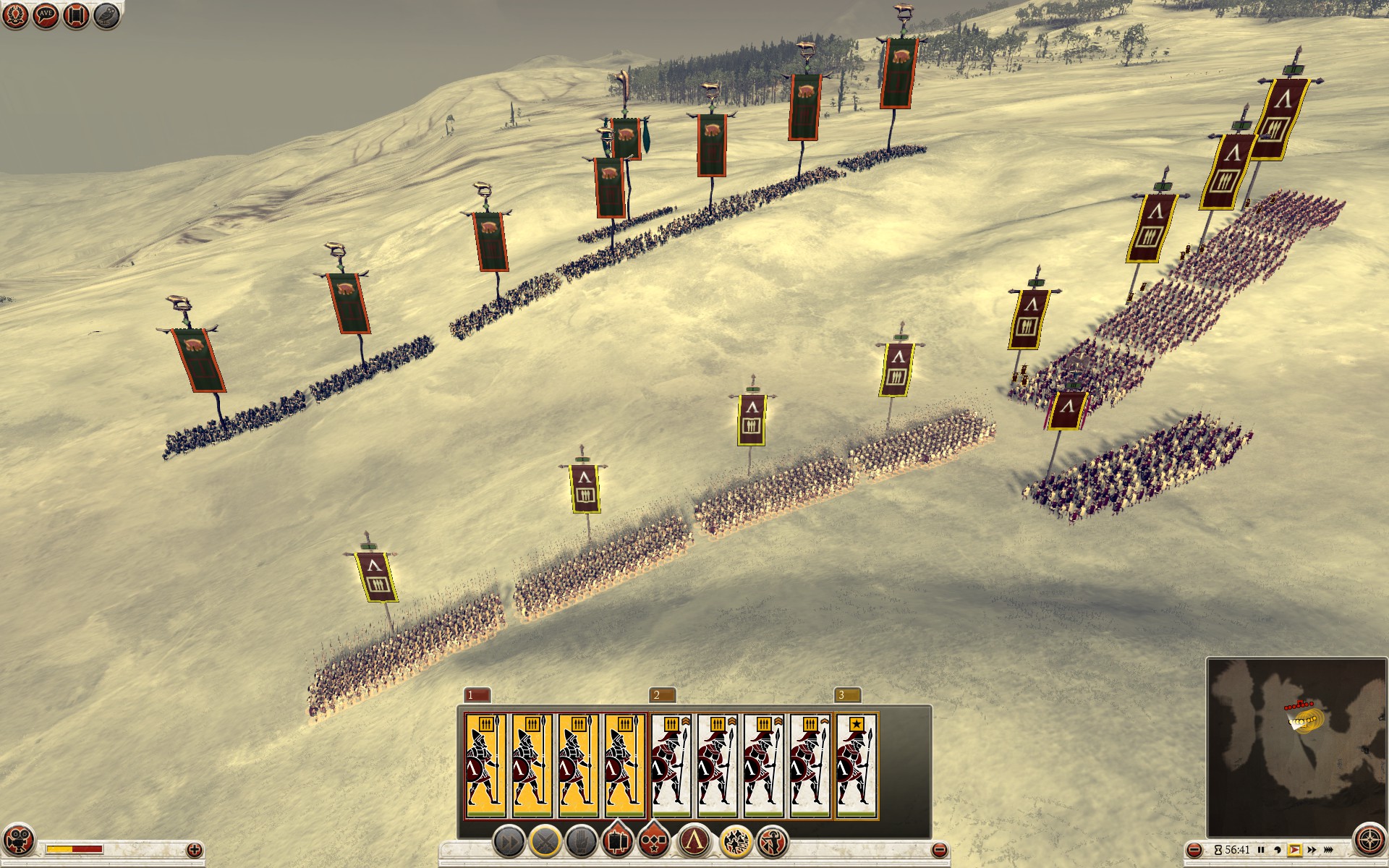
Task: Toggle crossed-swords melee mode
Action: (x=545, y=842)
